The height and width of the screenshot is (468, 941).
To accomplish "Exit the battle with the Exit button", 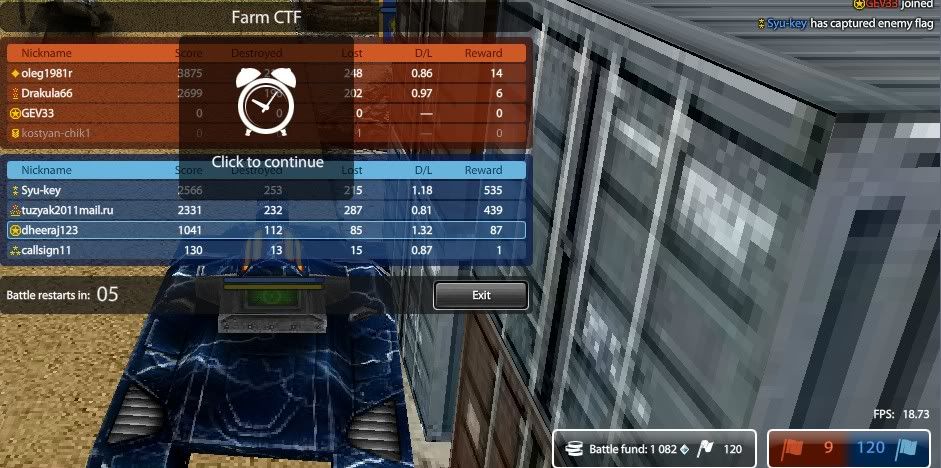I will click(x=480, y=295).
